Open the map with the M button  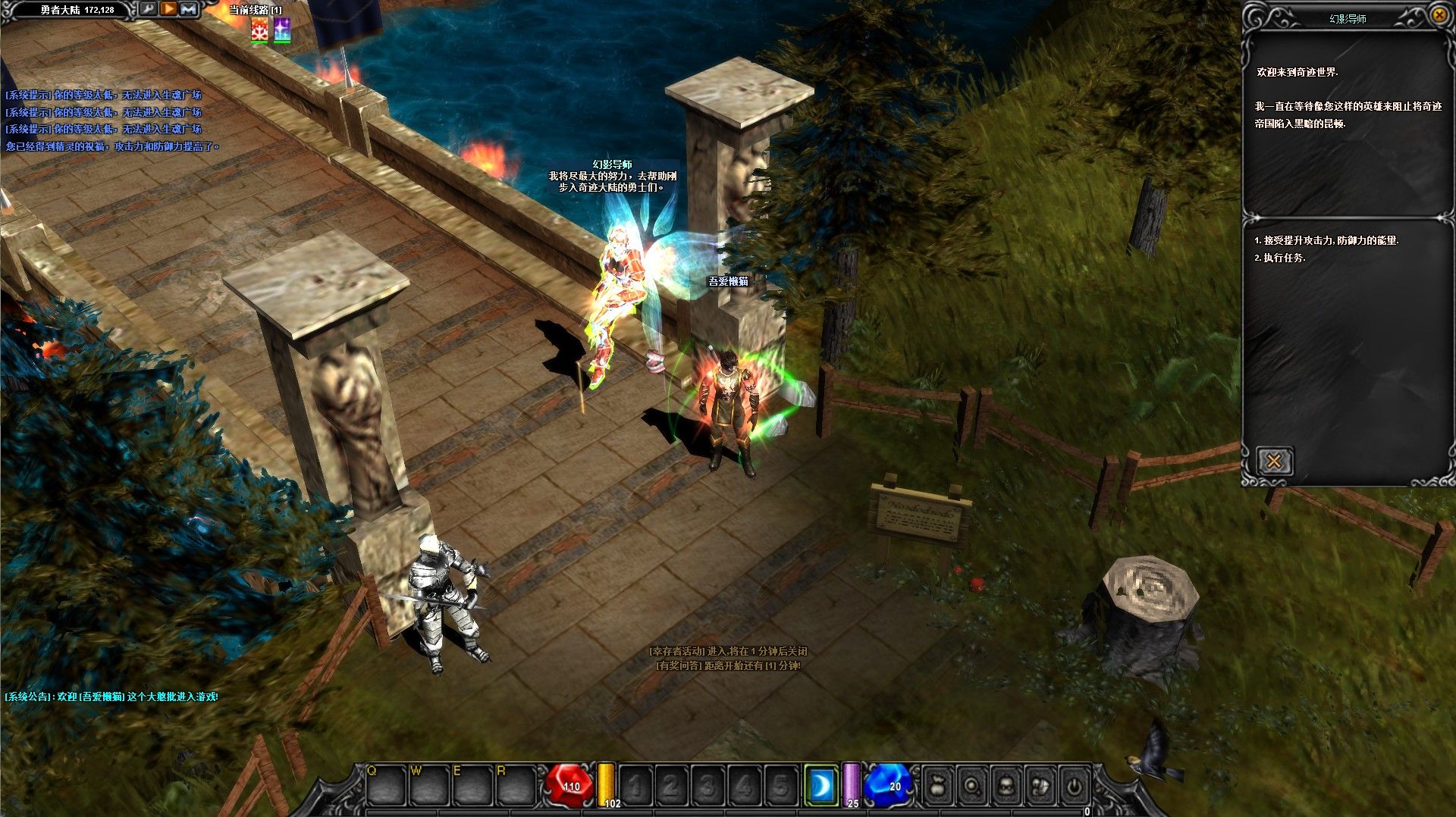pos(189,9)
